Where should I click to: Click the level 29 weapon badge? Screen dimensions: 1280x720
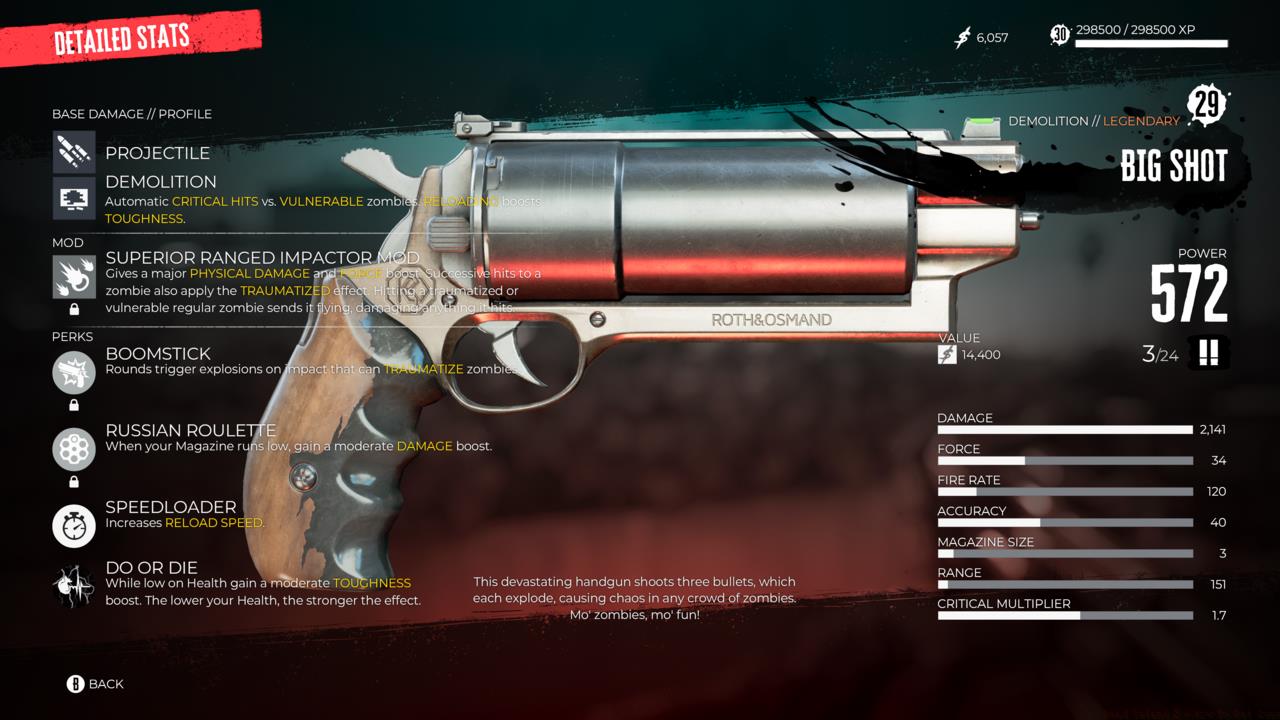pyautogui.click(x=1205, y=103)
